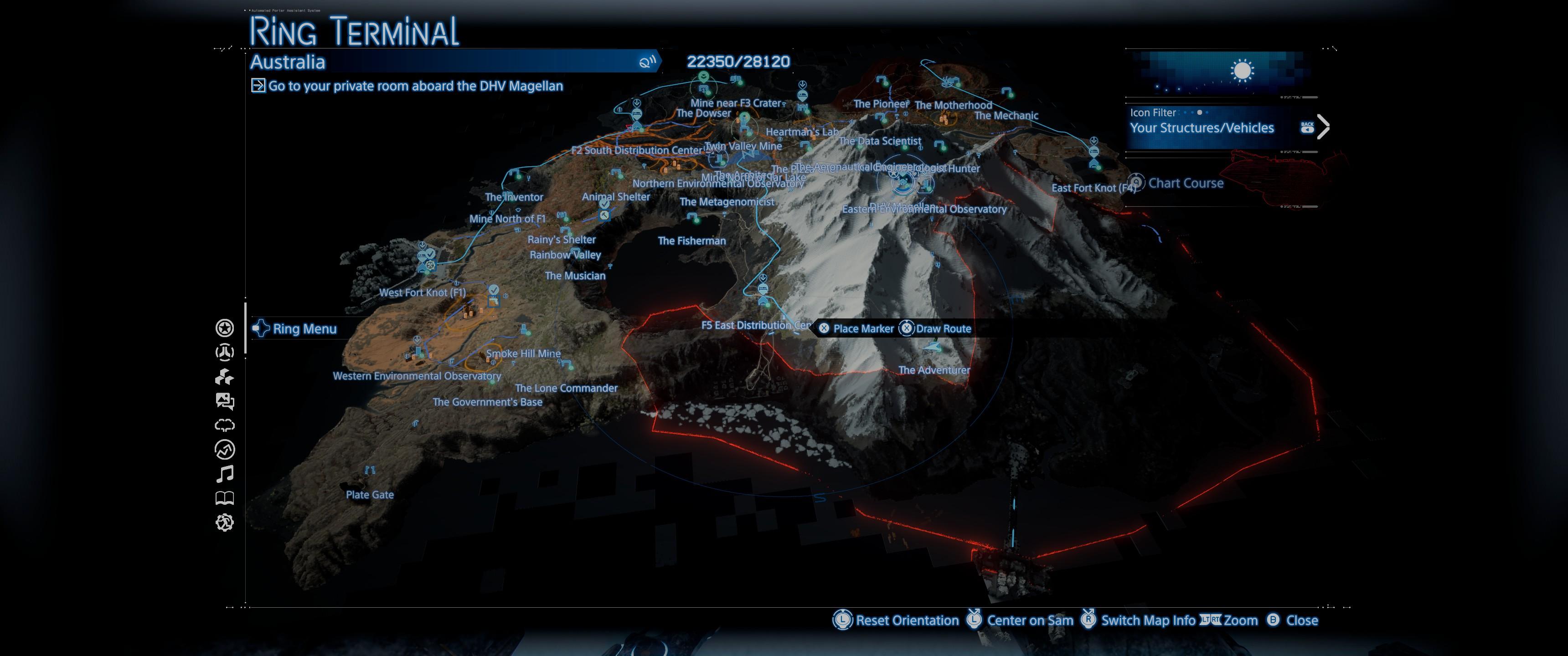Select the Plate Gate map location

pyautogui.click(x=370, y=495)
